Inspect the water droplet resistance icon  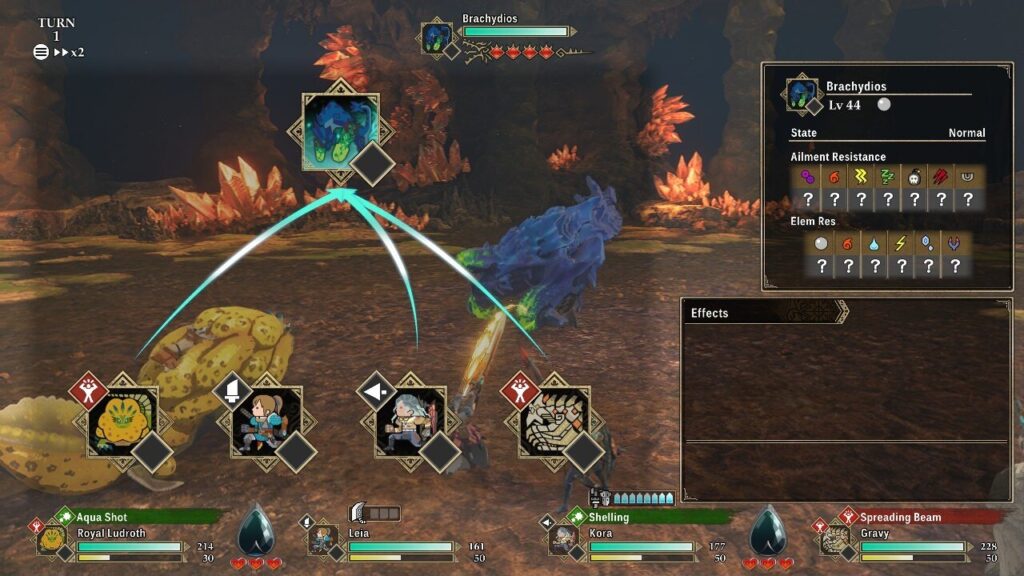pos(875,244)
